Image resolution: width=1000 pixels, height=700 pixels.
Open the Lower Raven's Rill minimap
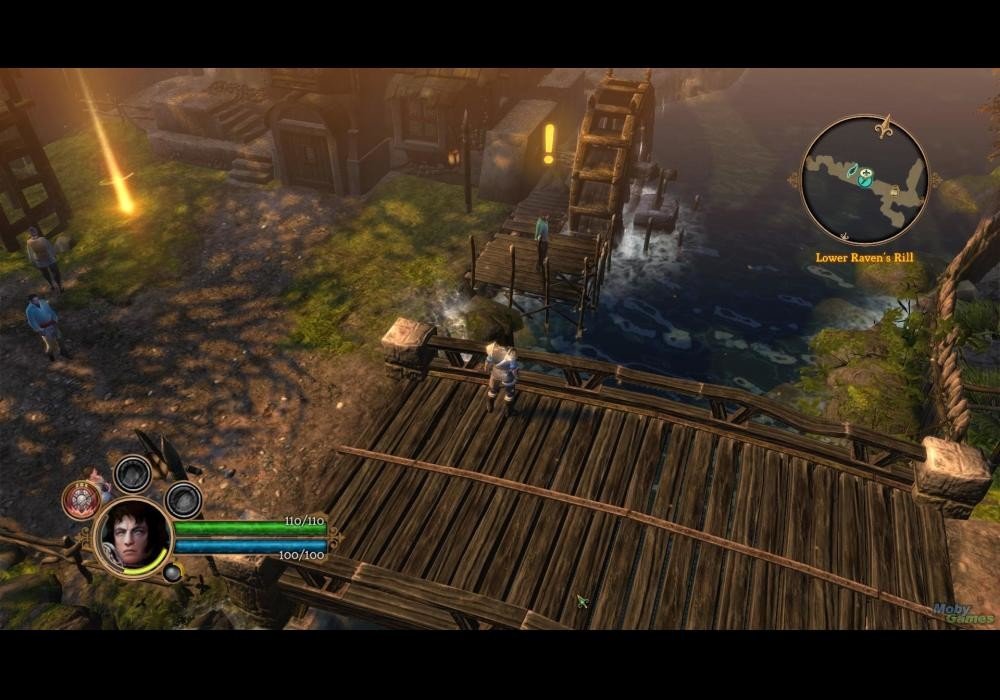click(865, 181)
